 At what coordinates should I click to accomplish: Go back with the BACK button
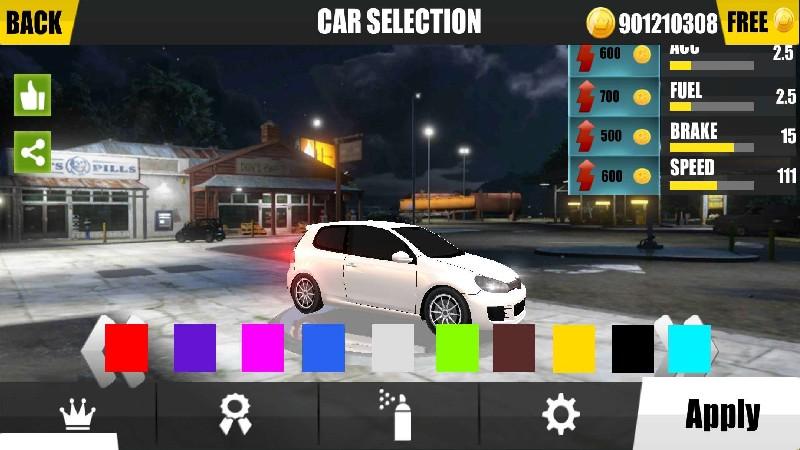34,21
